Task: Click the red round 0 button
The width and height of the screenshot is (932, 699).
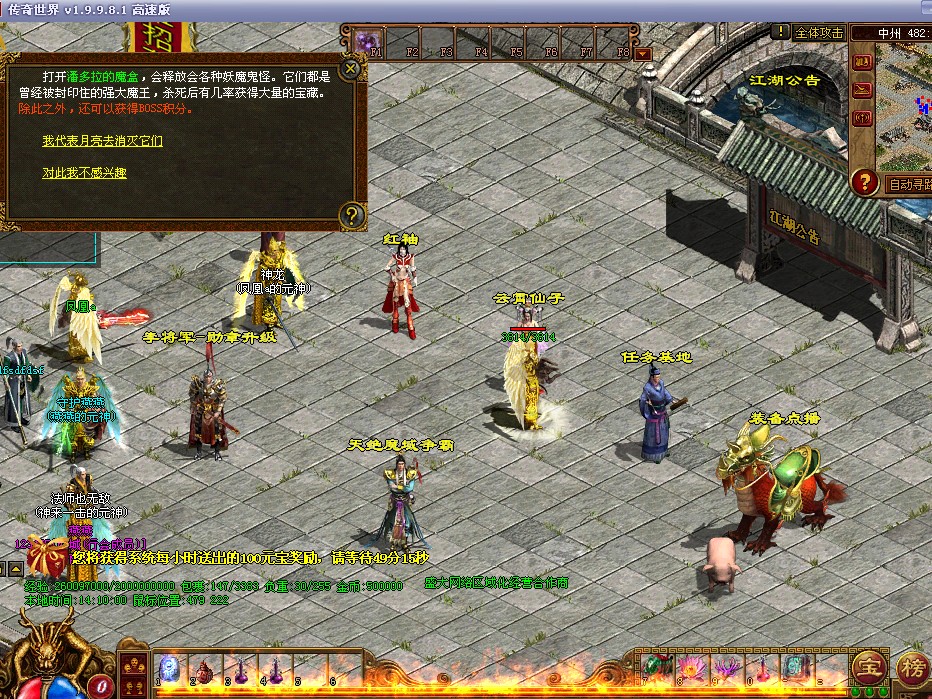Action: point(99,686)
